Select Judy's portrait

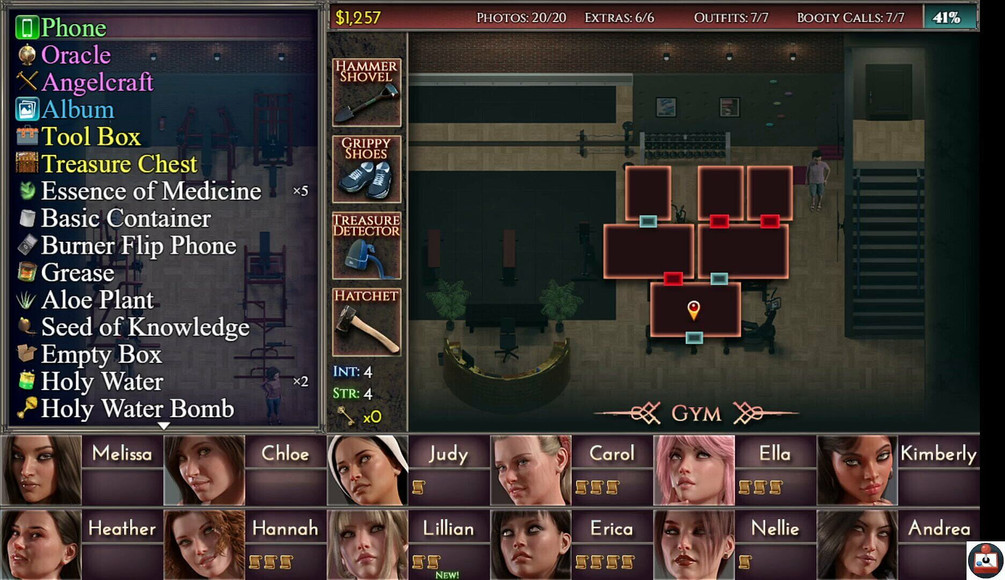[x=368, y=469]
